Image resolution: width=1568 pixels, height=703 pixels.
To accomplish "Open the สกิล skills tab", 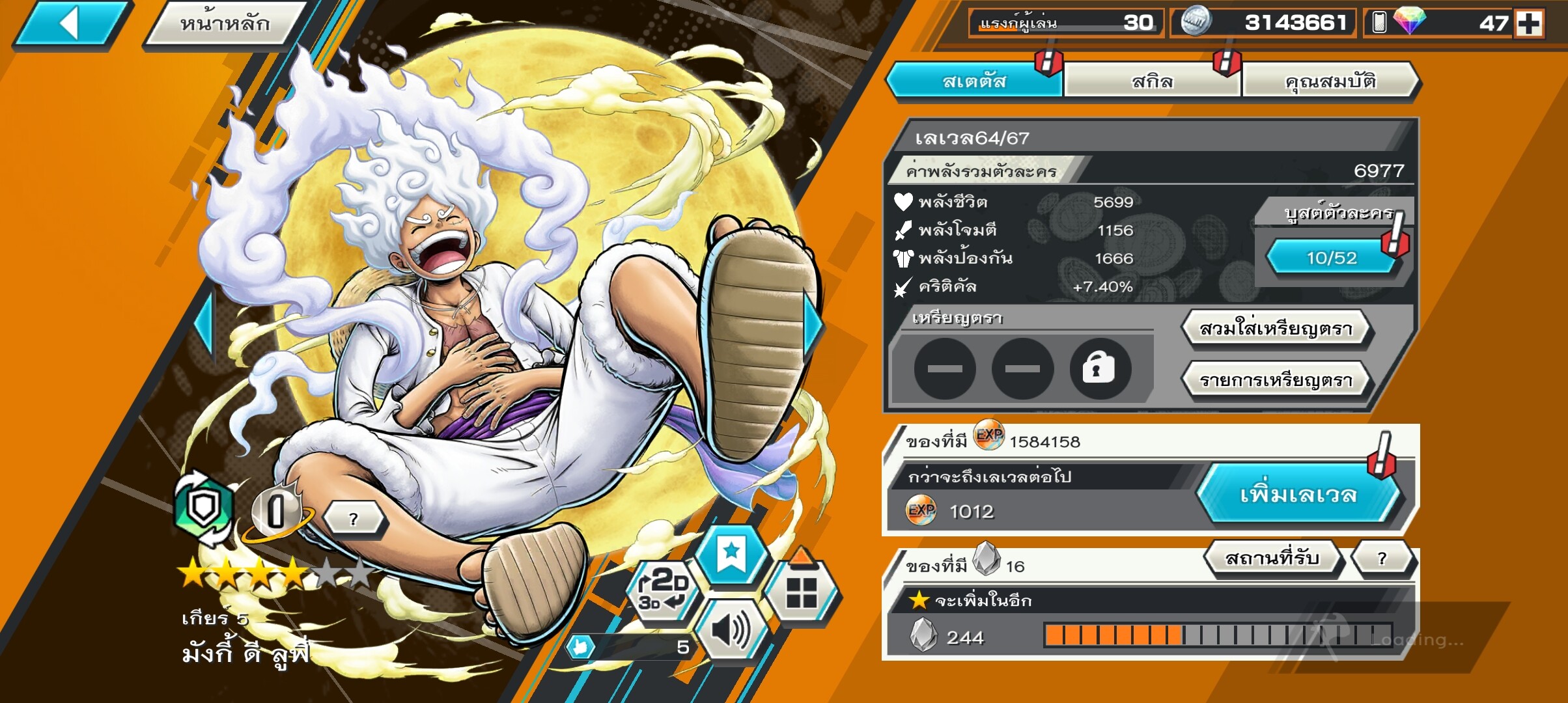I will tap(1152, 81).
